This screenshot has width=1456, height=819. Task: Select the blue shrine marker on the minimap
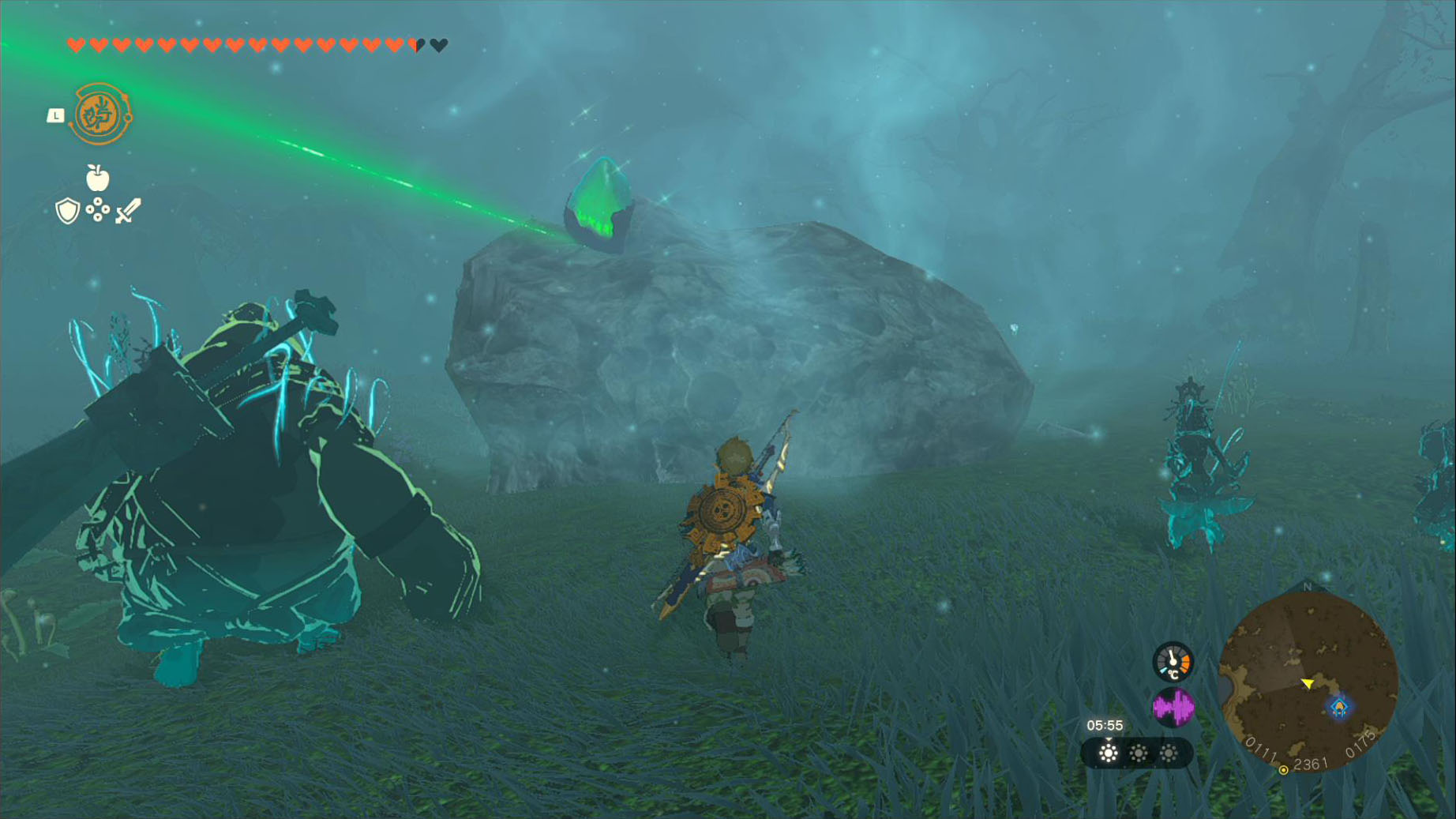[1339, 706]
